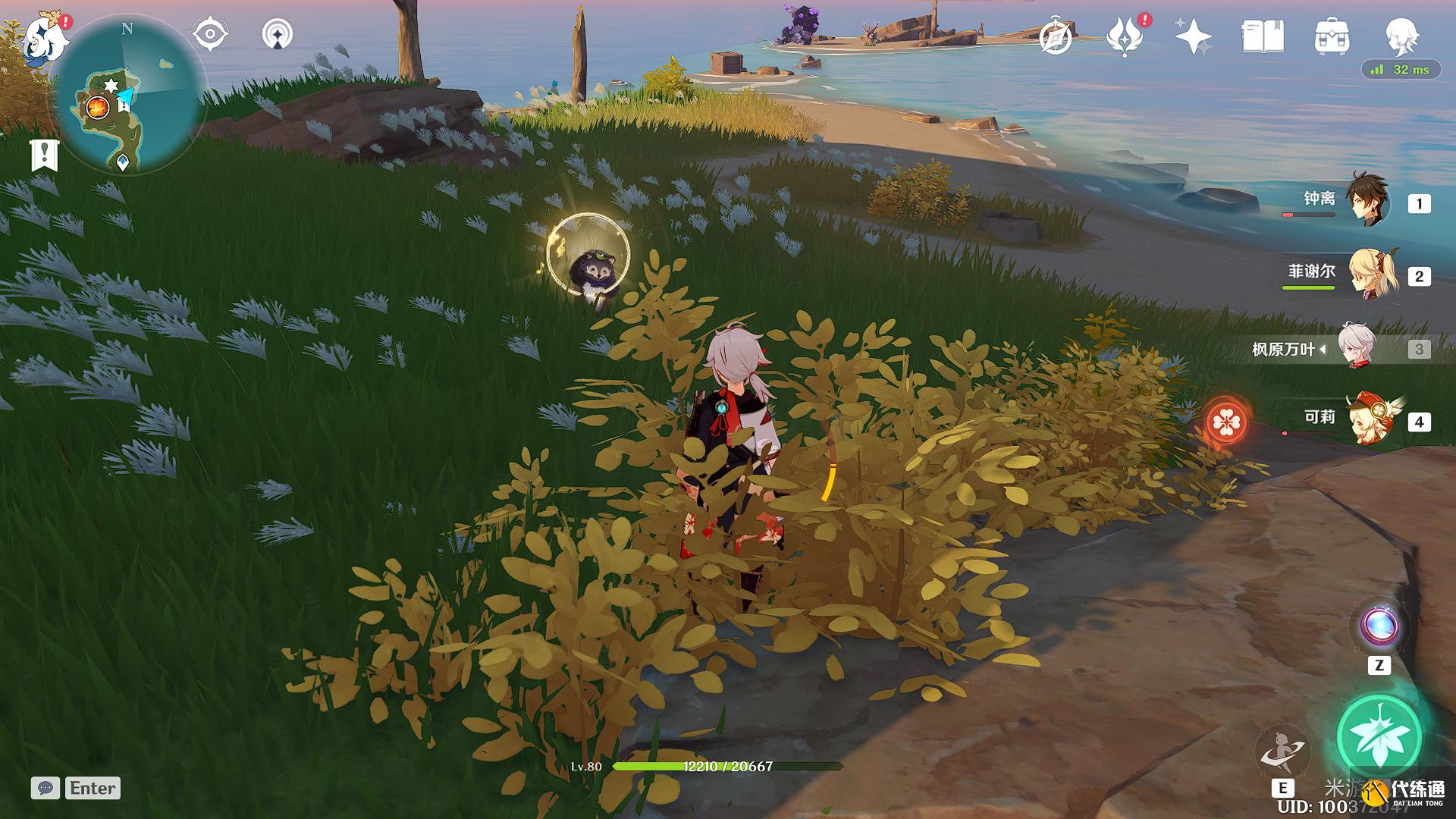Open the adventurer handbook
This screenshot has width=1456, height=819.
[x=1262, y=37]
